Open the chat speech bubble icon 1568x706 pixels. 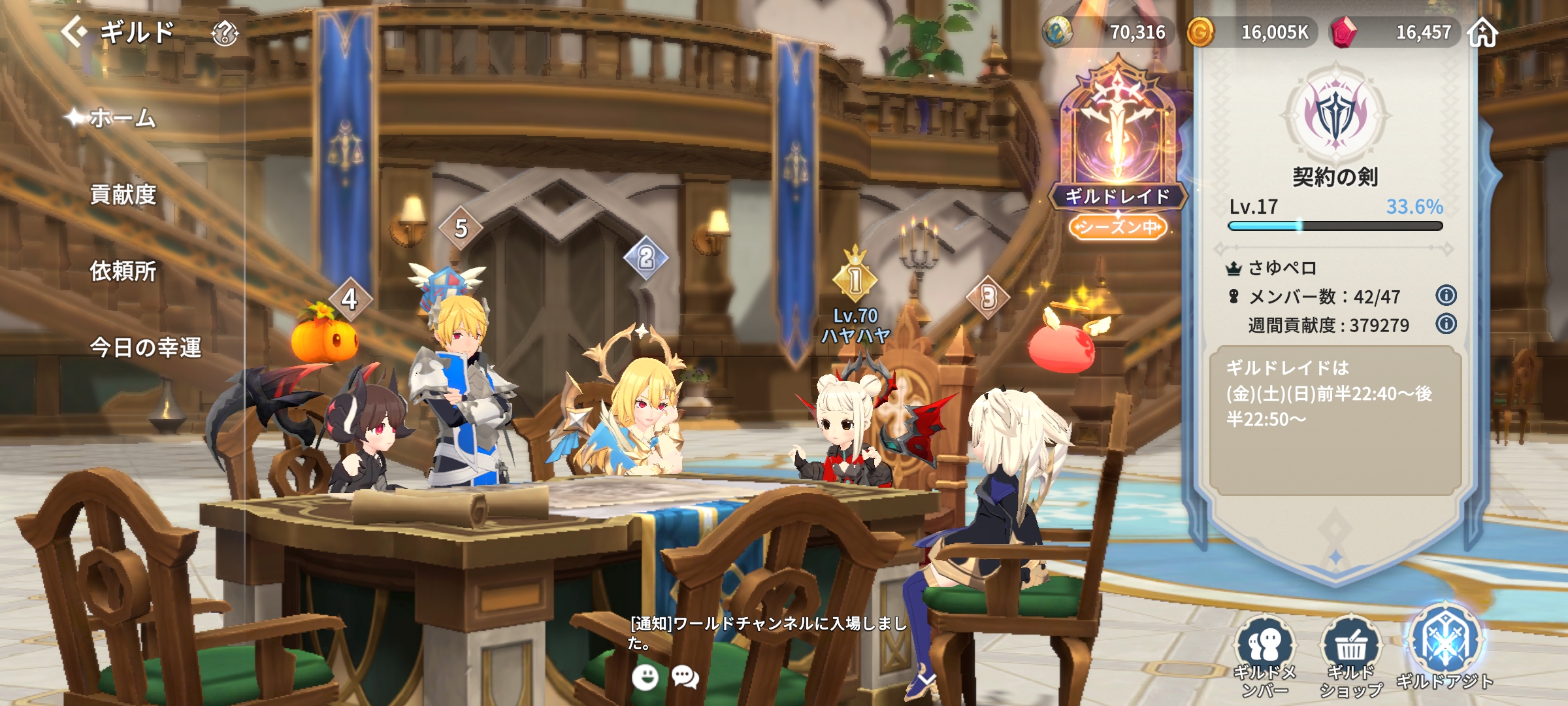[x=685, y=677]
